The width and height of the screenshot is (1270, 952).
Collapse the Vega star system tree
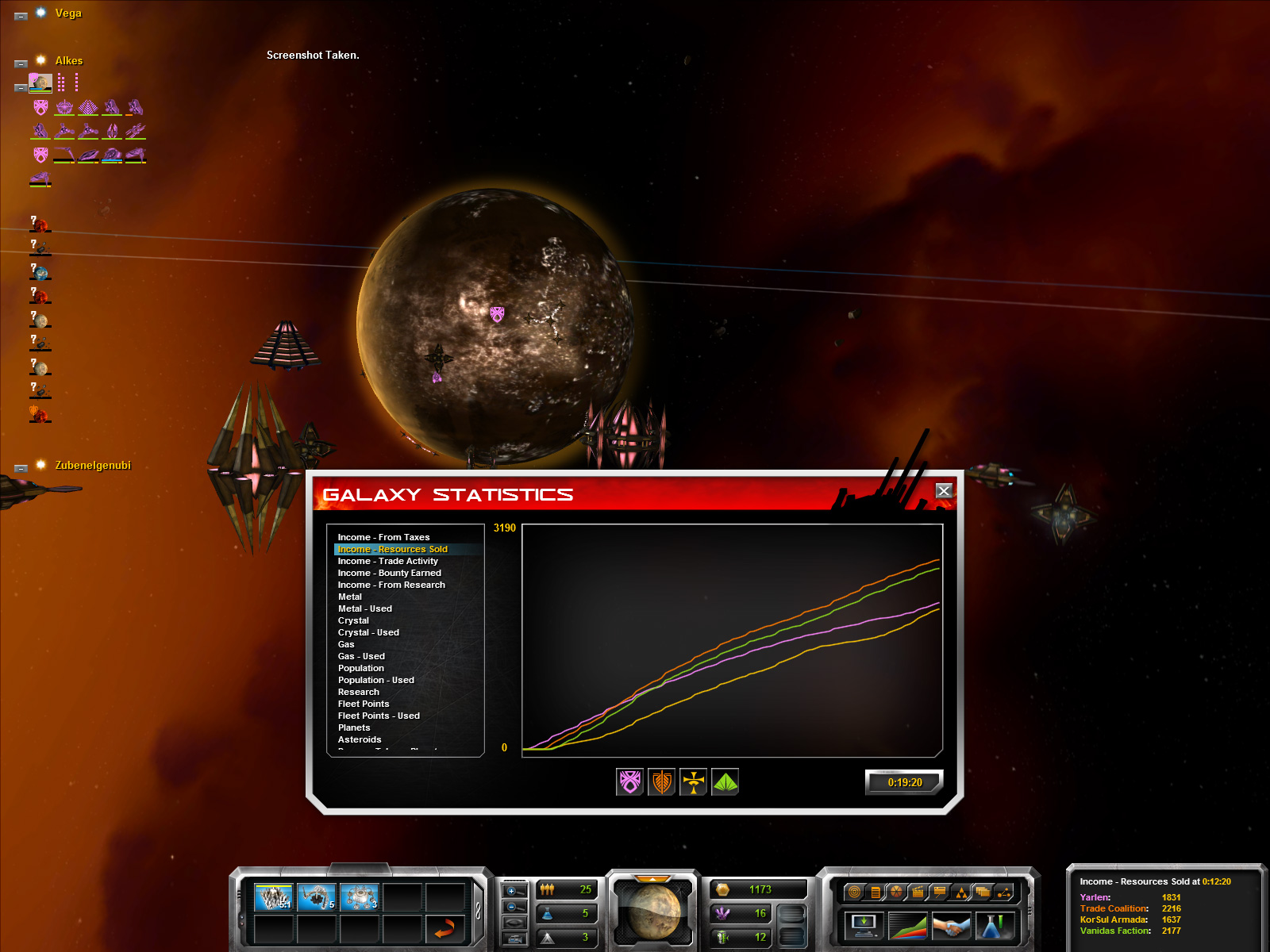click(21, 16)
